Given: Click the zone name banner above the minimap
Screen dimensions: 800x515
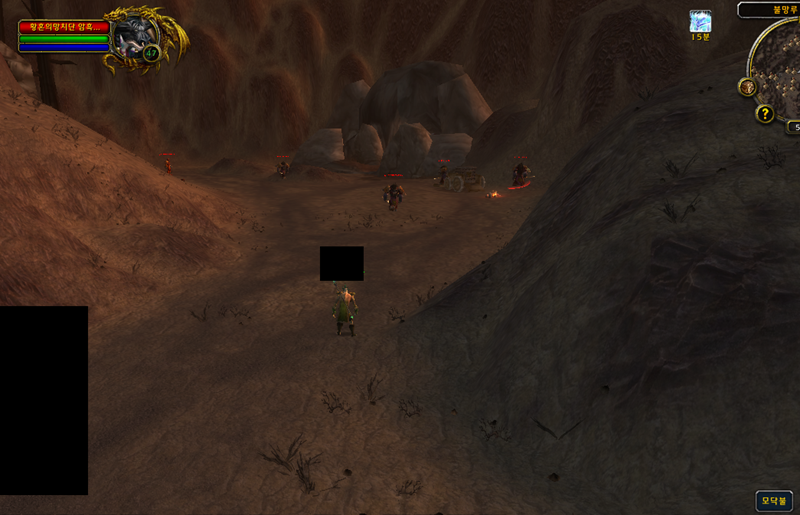Looking at the screenshot, I should [771, 9].
